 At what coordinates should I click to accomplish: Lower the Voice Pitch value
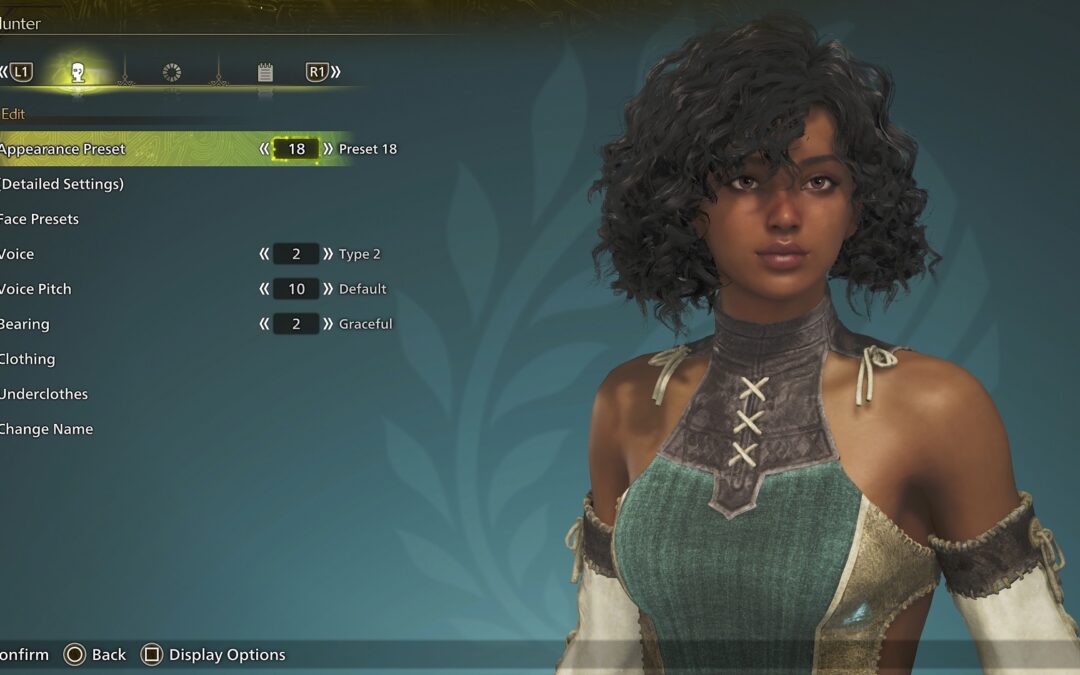264,289
